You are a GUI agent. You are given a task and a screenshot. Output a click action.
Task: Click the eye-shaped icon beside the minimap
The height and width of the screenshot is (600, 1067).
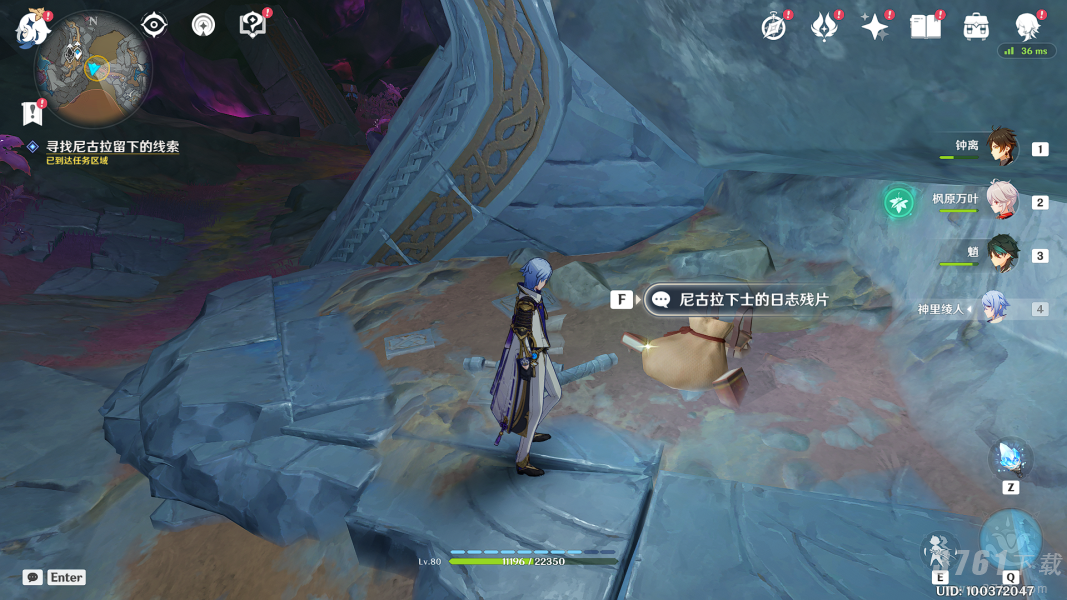coord(154,25)
